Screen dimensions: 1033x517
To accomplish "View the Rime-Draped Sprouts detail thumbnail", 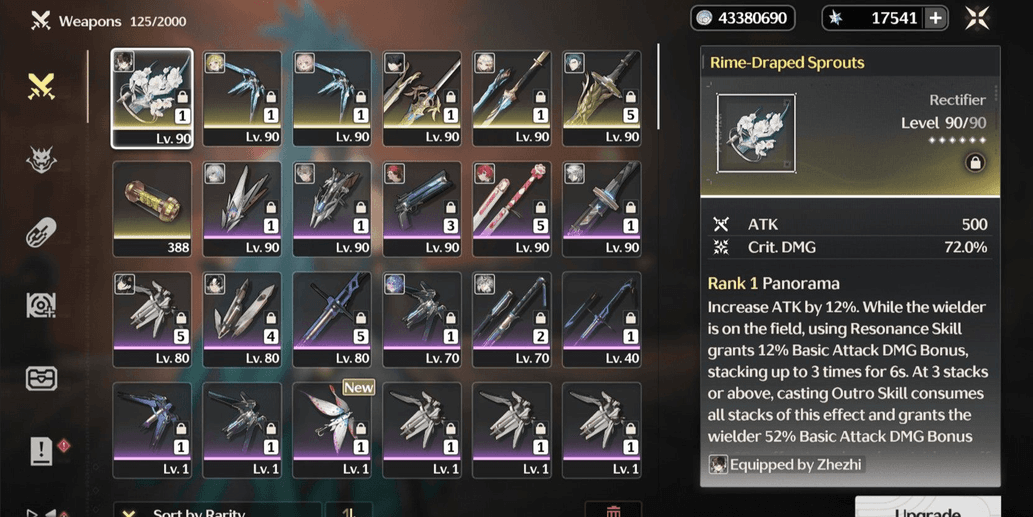I will coord(756,133).
